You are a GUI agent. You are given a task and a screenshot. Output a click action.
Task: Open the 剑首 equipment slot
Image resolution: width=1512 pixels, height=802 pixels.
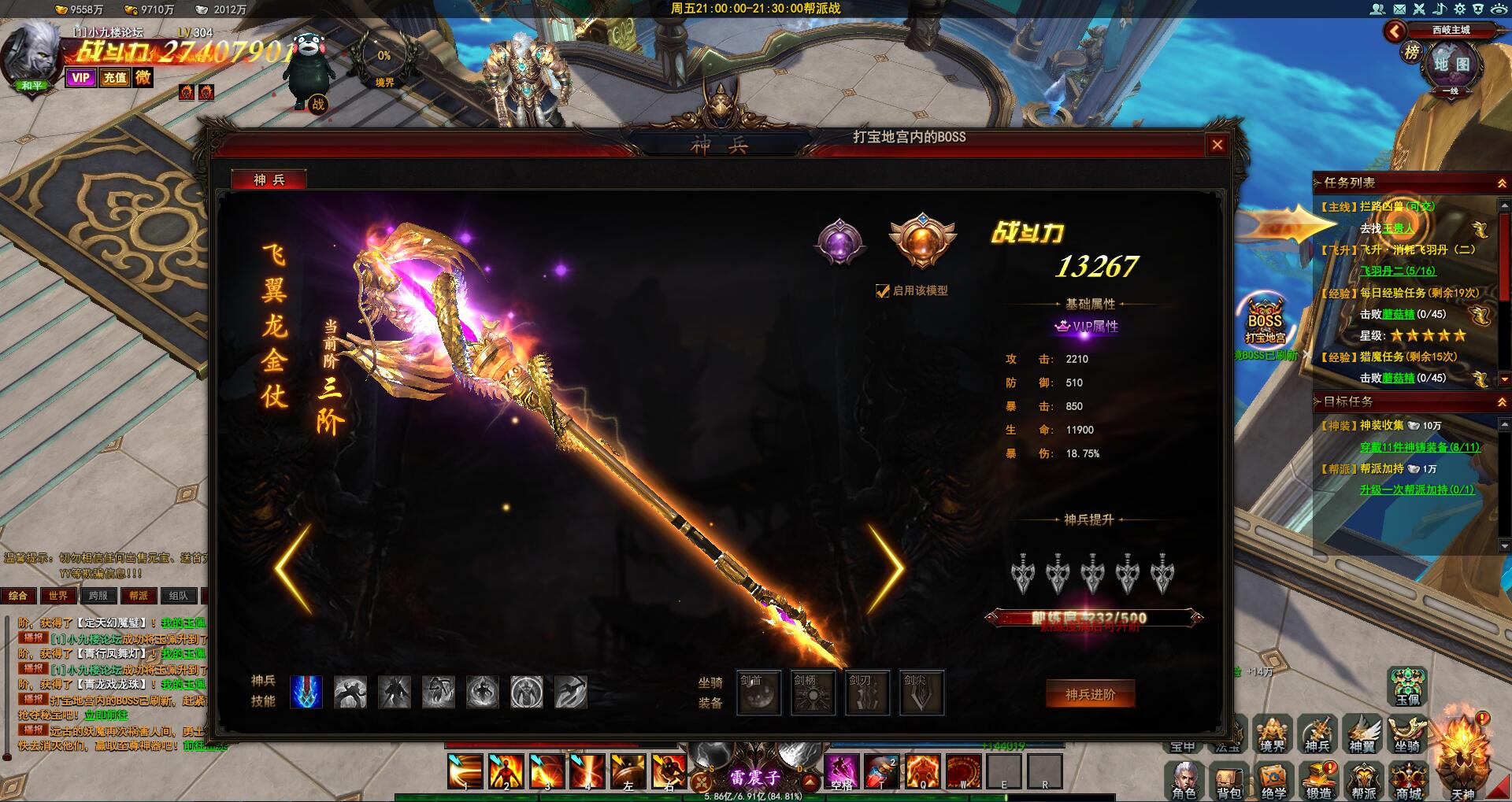click(x=759, y=693)
